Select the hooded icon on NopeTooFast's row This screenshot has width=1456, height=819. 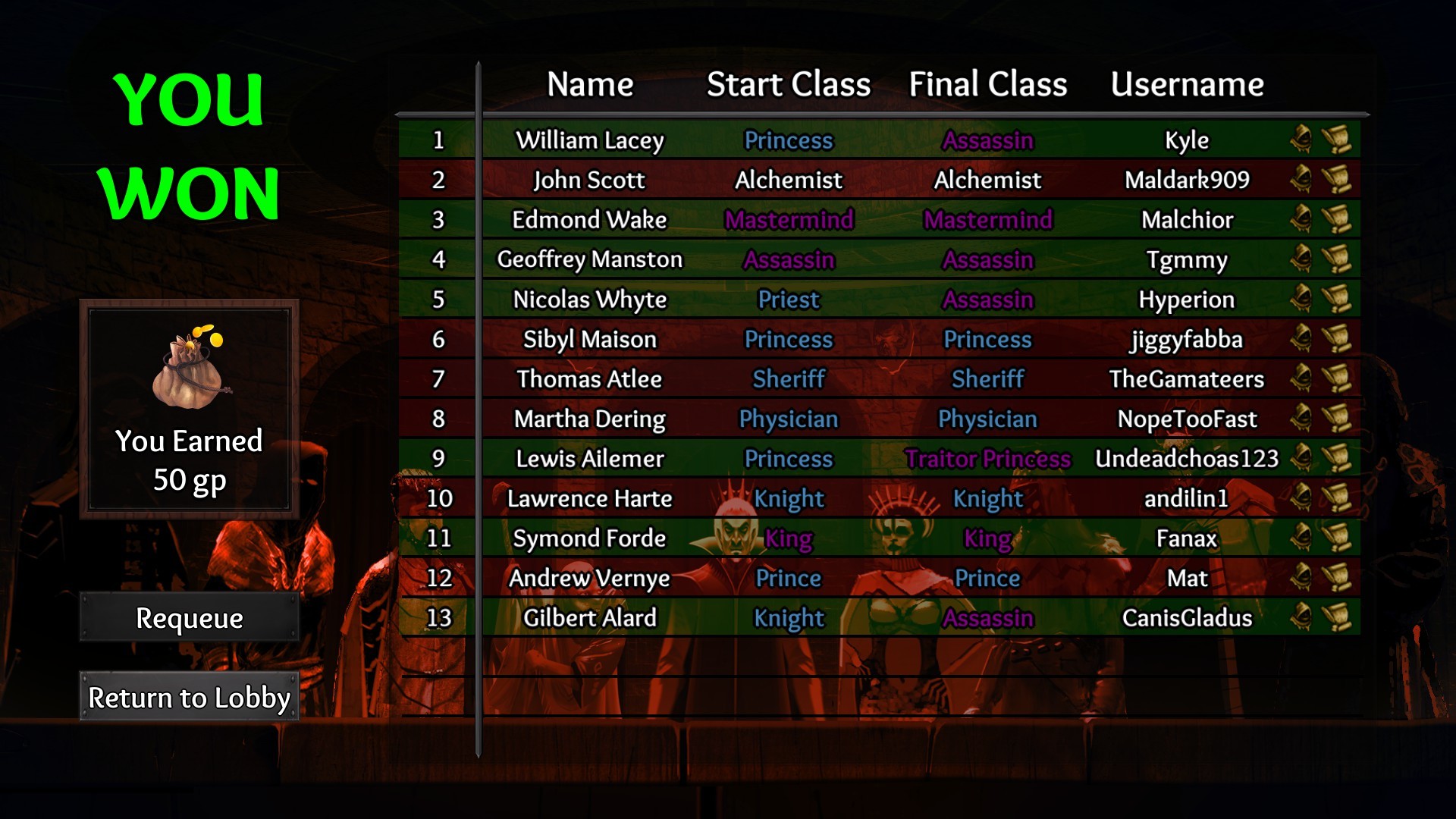[x=1301, y=419]
